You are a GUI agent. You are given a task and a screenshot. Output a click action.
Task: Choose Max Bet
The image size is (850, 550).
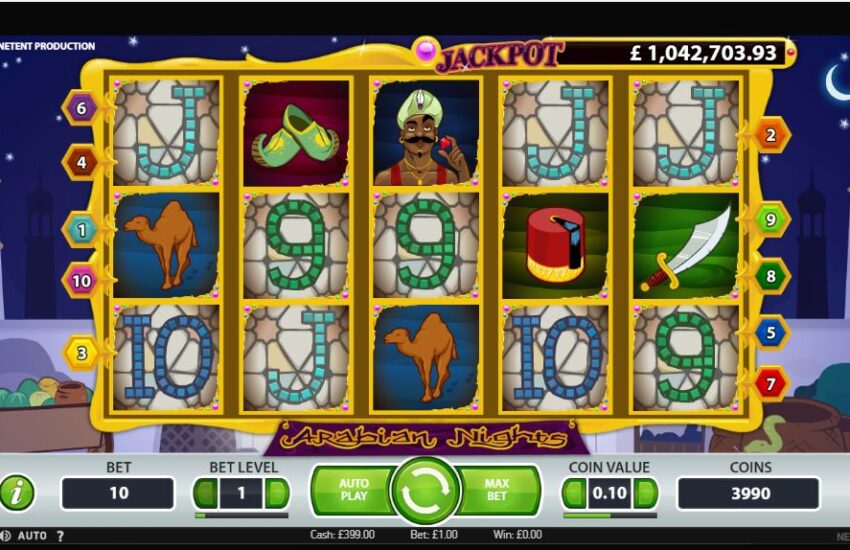[x=497, y=490]
